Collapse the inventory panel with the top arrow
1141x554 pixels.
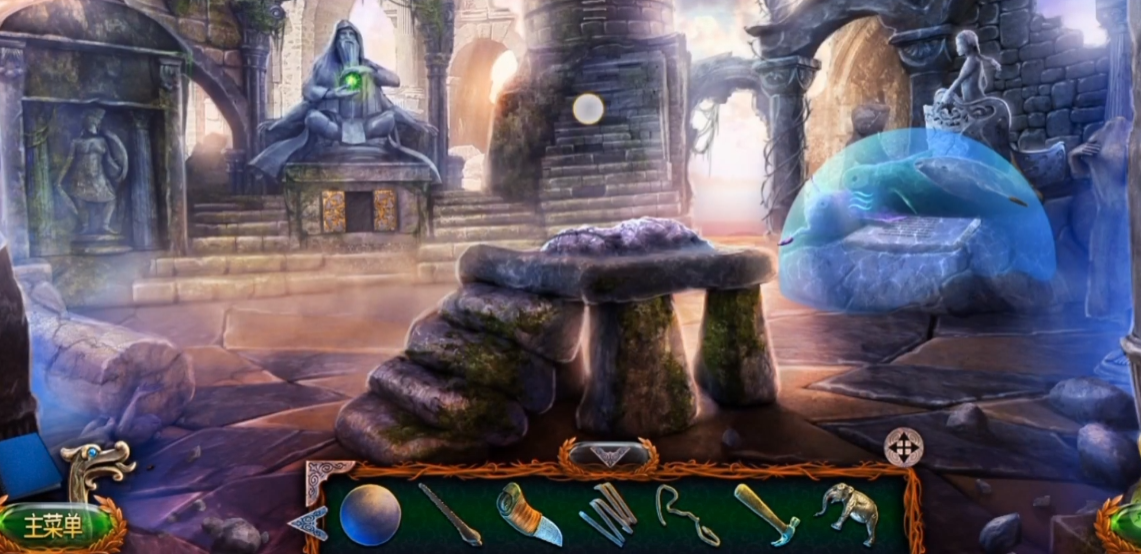(607, 456)
